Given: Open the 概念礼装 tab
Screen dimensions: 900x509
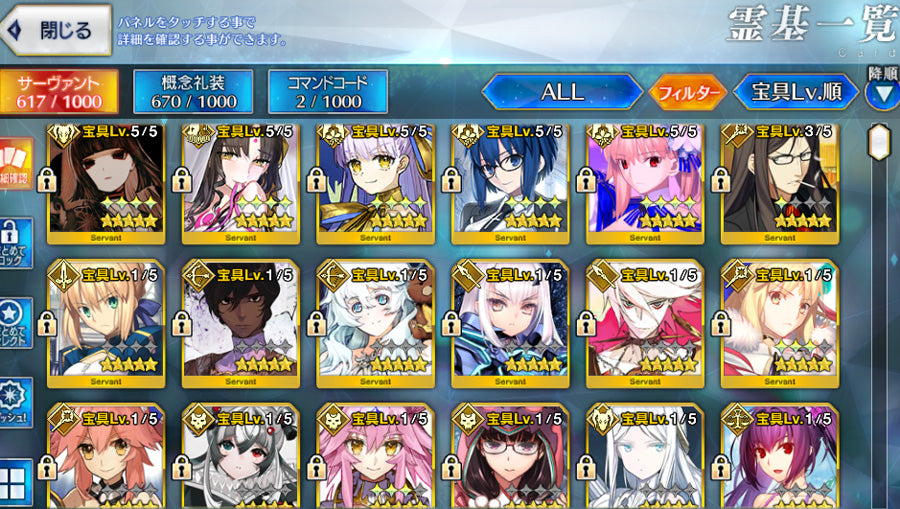Looking at the screenshot, I should point(193,92).
